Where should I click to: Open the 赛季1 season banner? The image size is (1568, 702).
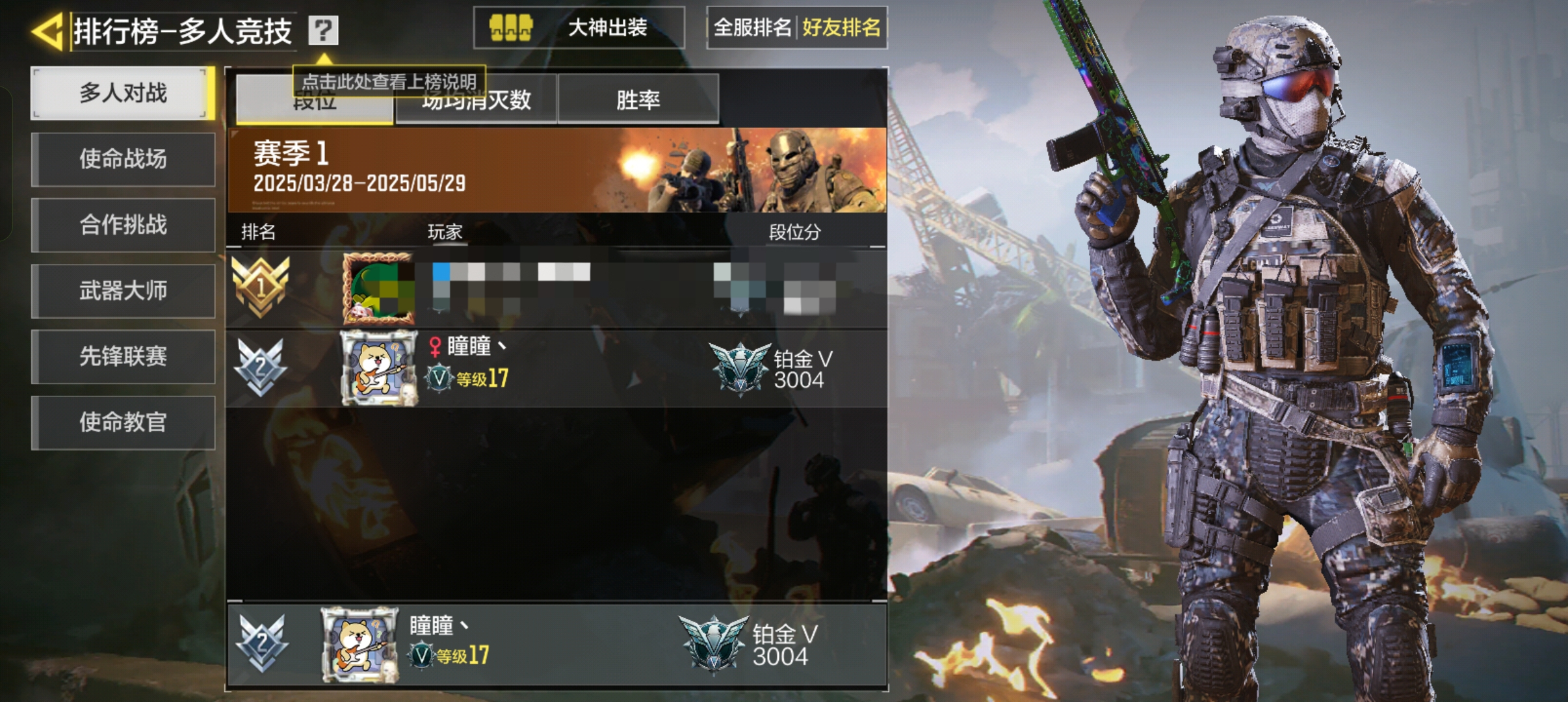(x=556, y=170)
